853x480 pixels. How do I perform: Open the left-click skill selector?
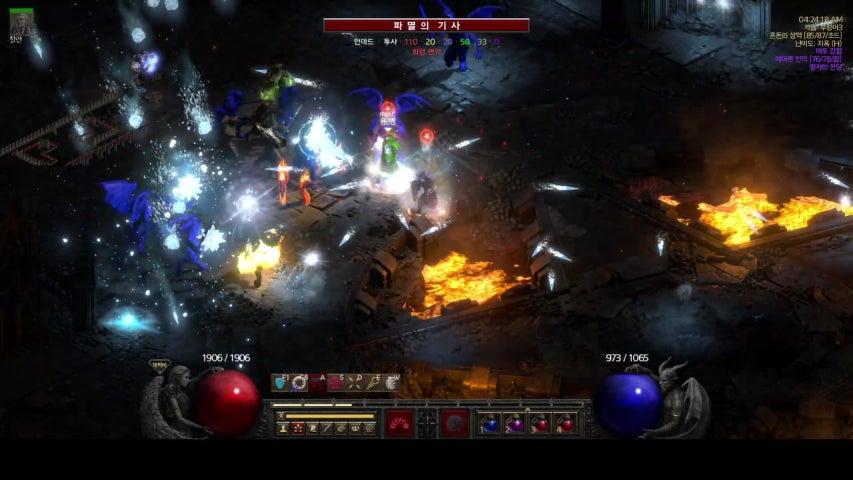[x=399, y=423]
